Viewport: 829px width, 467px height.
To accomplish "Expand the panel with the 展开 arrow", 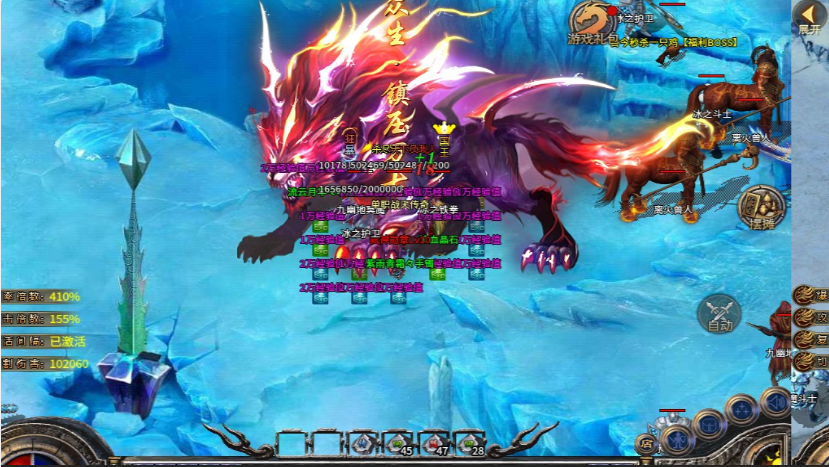I will pos(809,17).
